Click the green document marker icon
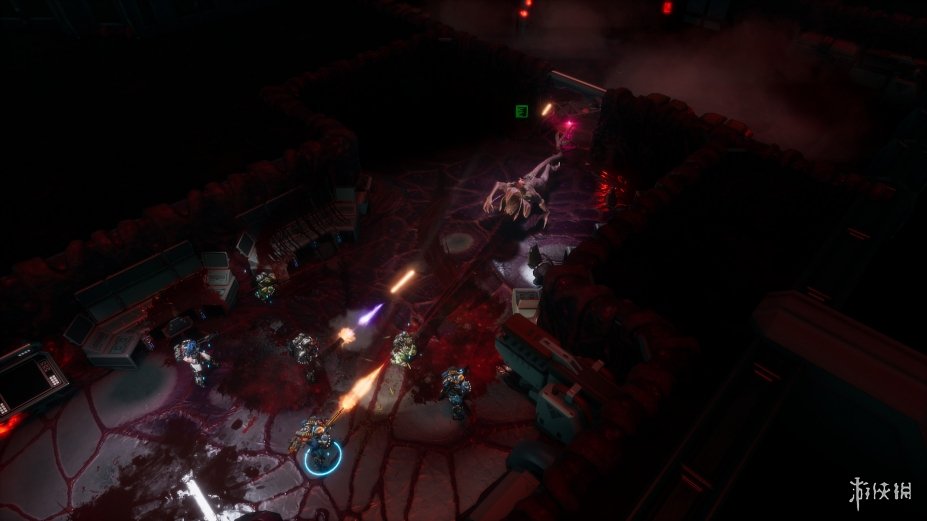The image size is (927, 521). [x=521, y=111]
